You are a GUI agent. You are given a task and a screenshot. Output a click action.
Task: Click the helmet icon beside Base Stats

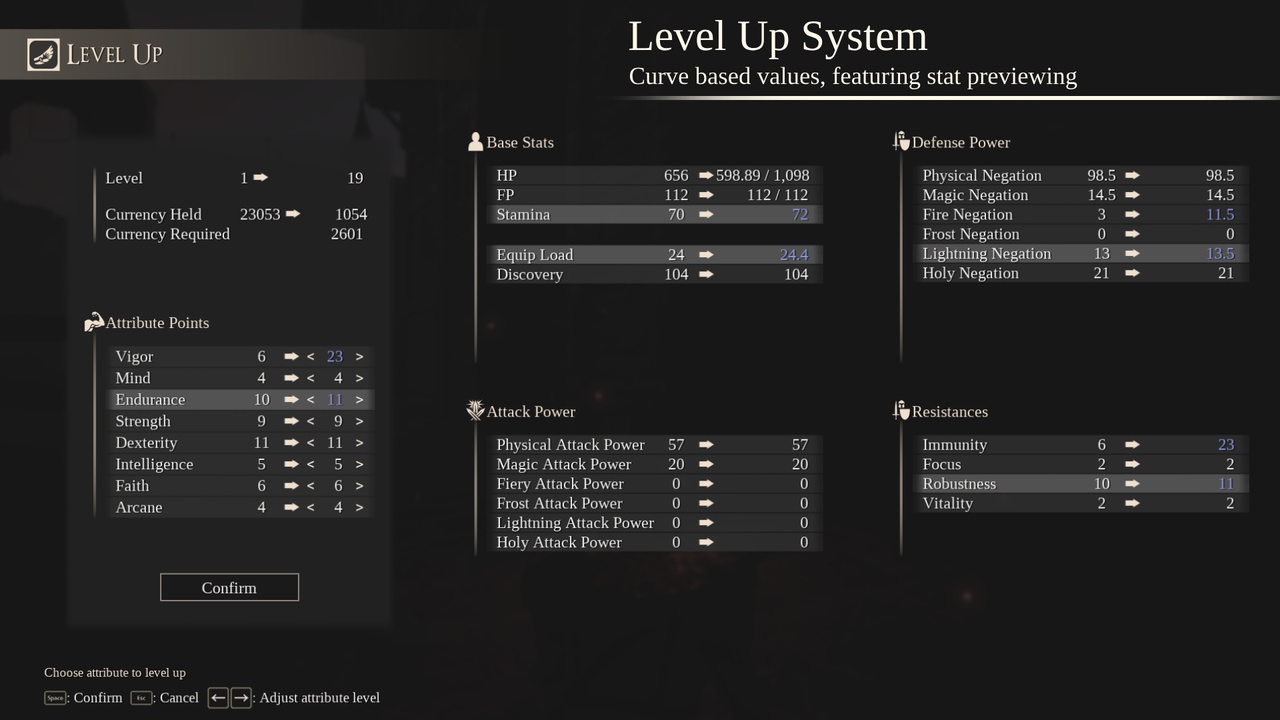[x=475, y=141]
